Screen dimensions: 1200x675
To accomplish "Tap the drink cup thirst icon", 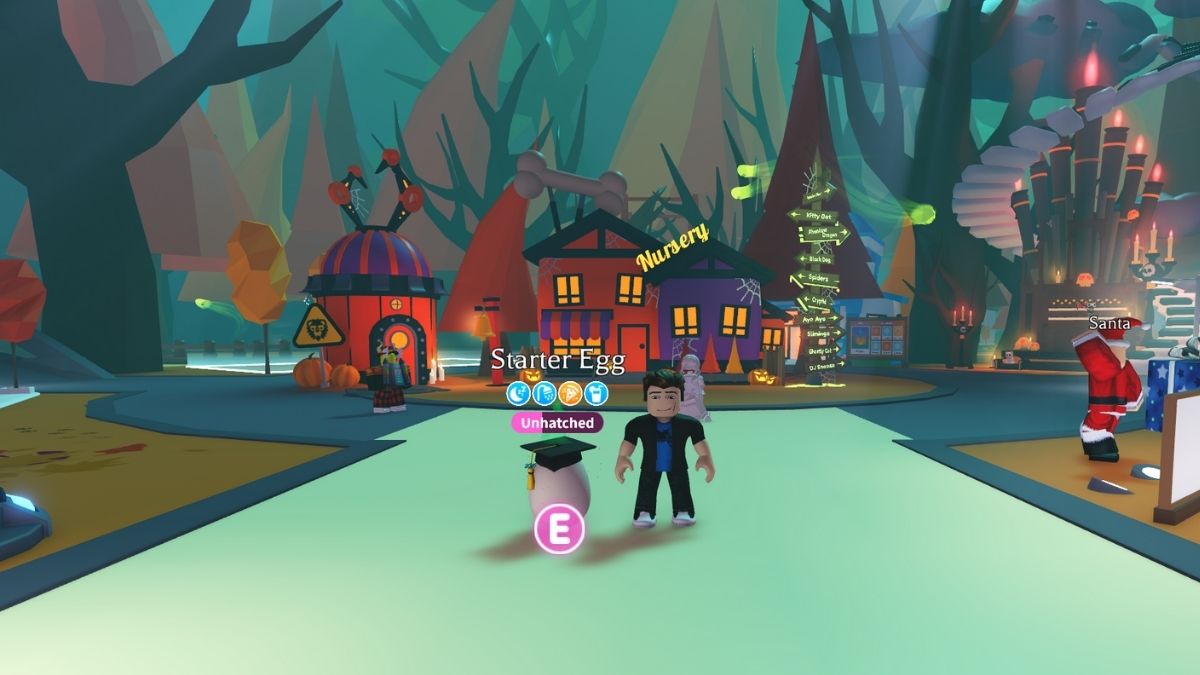I will tap(595, 393).
